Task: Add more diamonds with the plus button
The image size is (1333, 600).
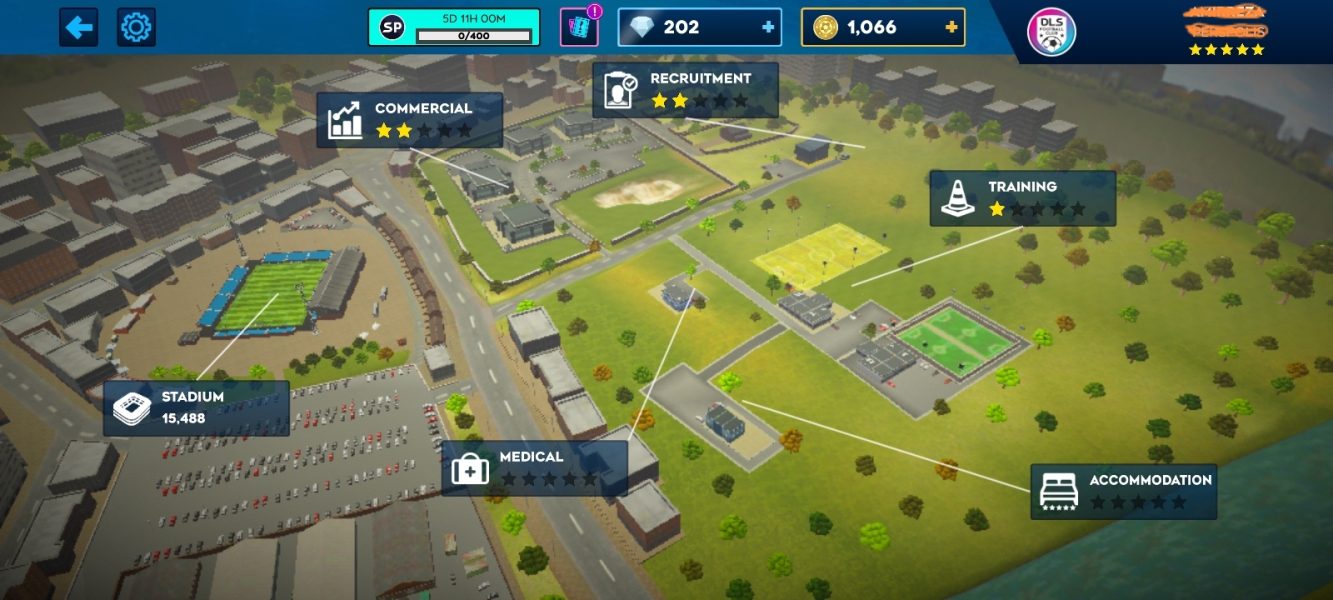Action: (768, 27)
